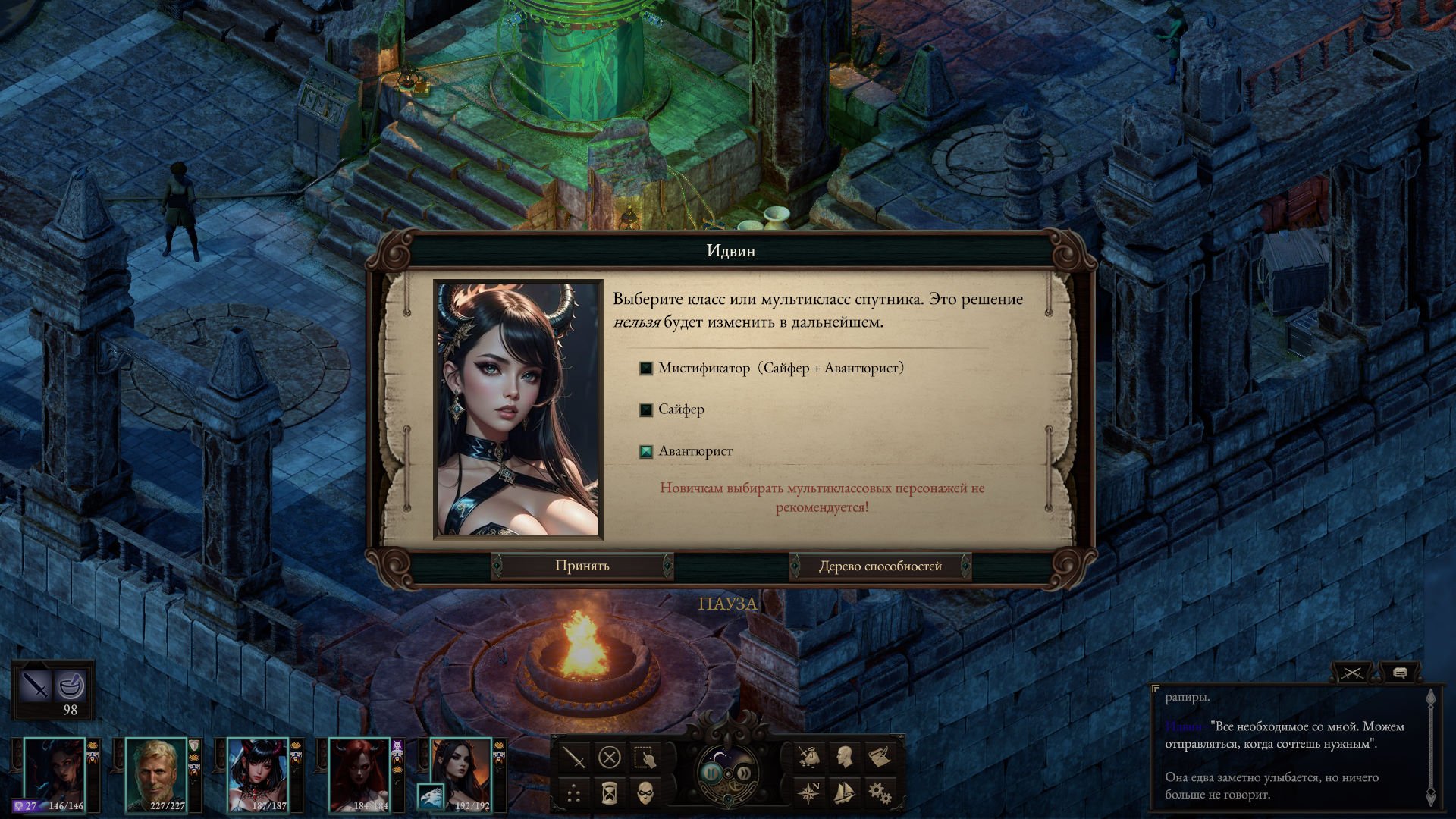This screenshot has height=819, width=1456.
Task: Open Дерево способностей ability tree
Action: coord(880,566)
